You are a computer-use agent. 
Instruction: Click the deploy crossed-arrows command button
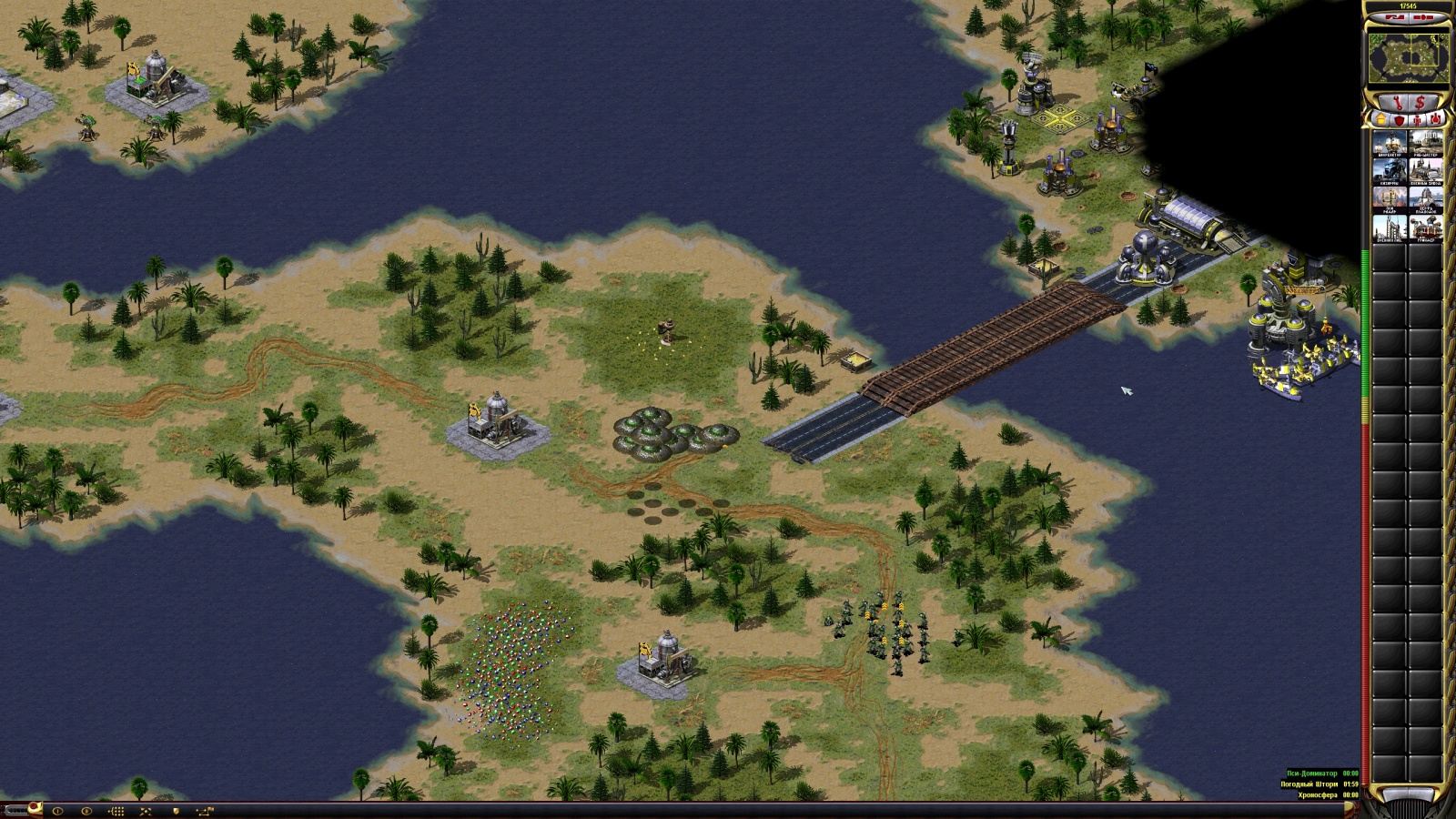coord(146,811)
